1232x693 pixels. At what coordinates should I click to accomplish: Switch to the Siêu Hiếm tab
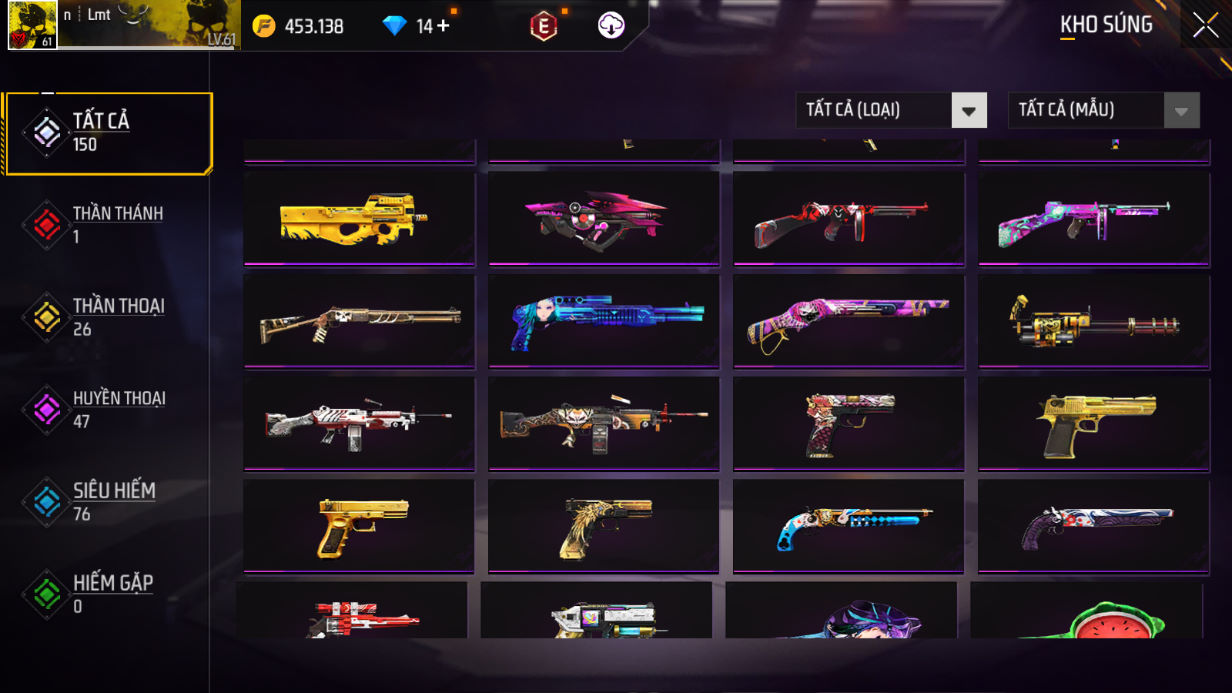108,501
